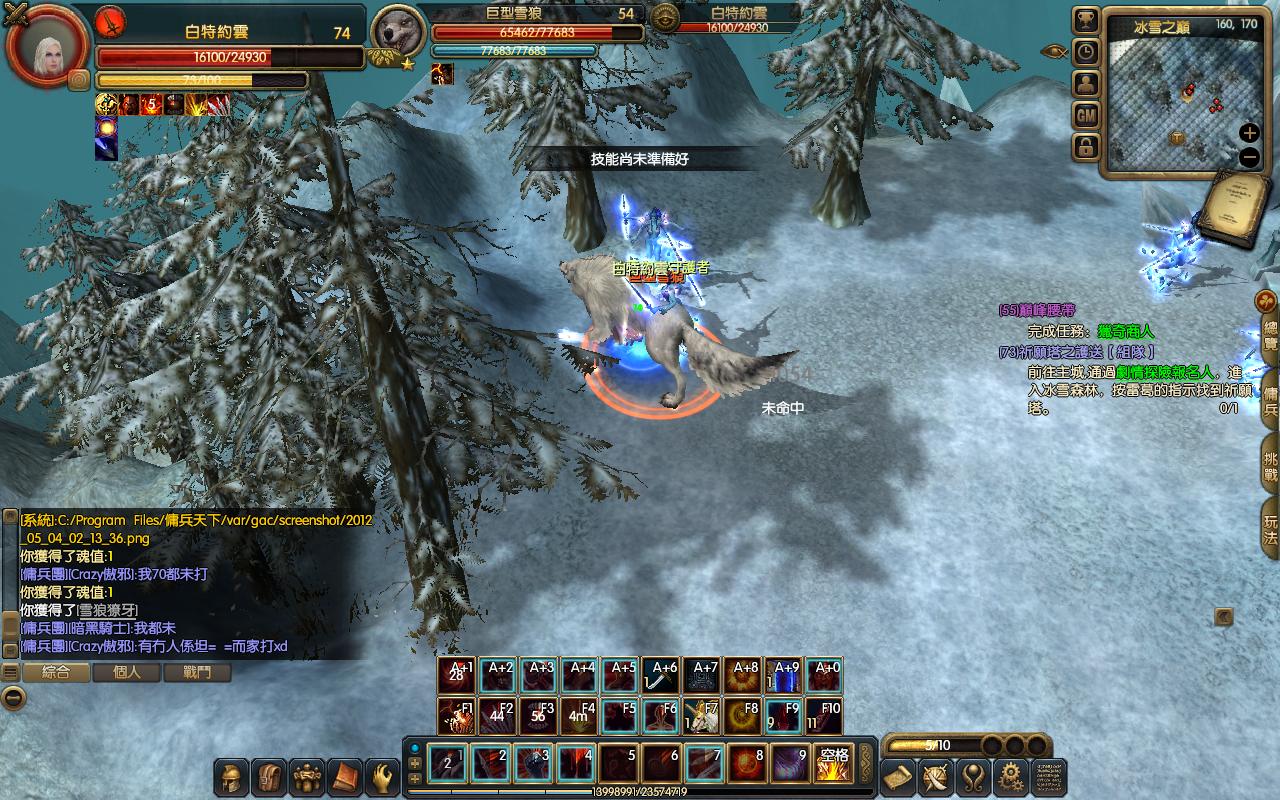Switch to the 個人 chat tab
1280x800 pixels.
click(127, 673)
